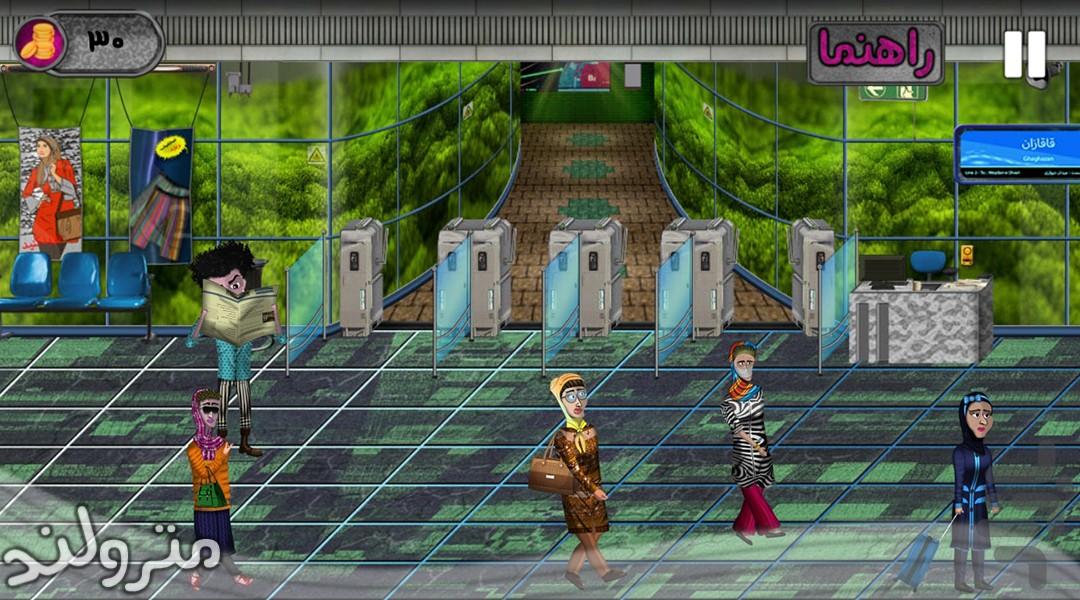Screen dimensions: 1080x600
Task: Pause the game with the pause button
Action: click(1024, 54)
